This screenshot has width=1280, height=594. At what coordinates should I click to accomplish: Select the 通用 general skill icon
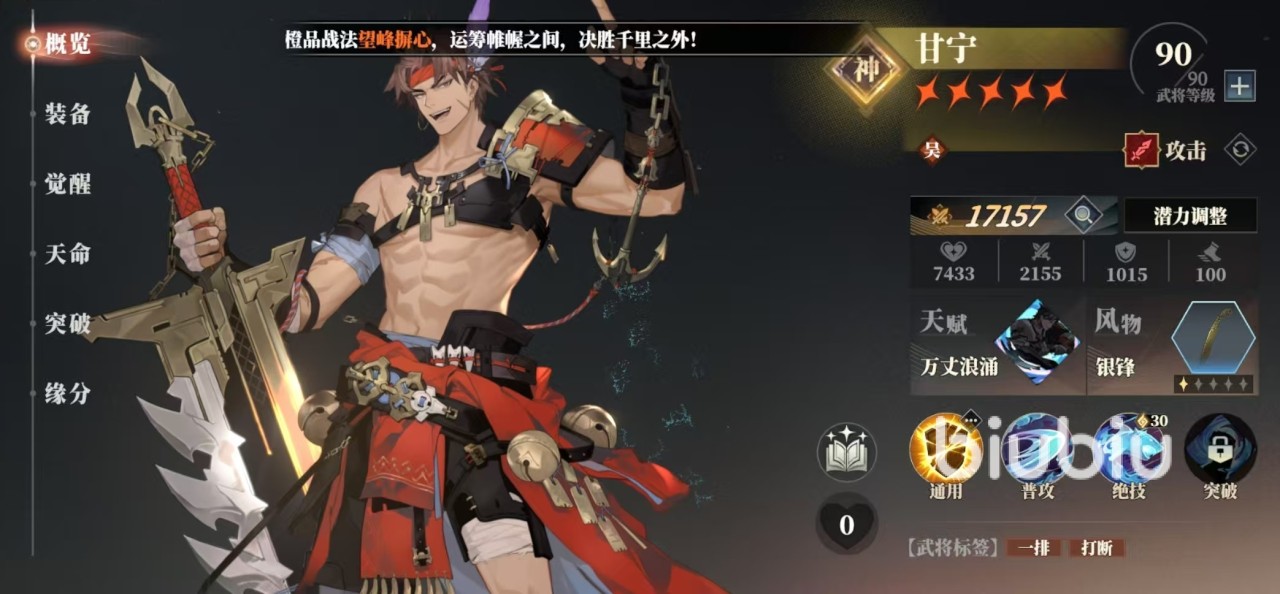pos(945,448)
